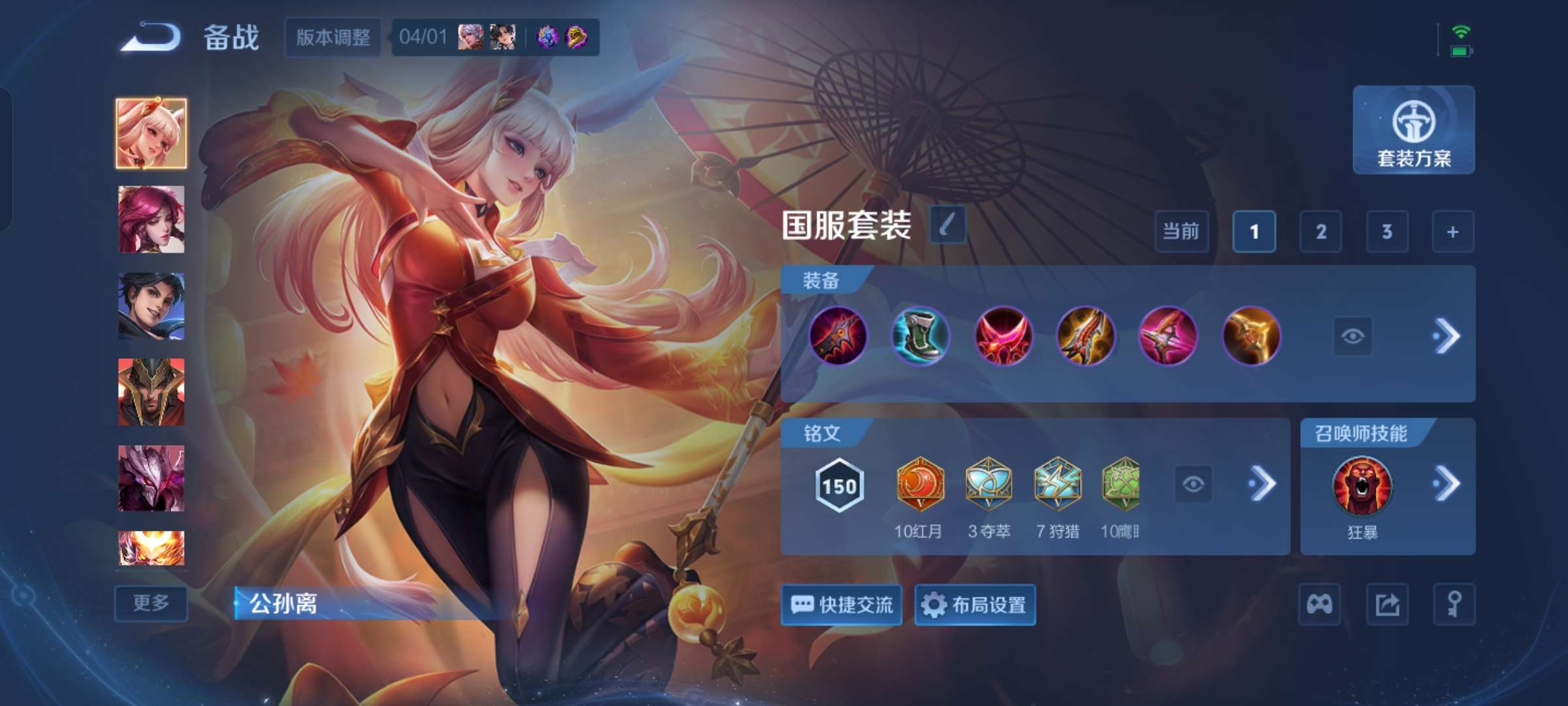Expand the 铭文 rune detail arrow
Image resolution: width=1568 pixels, height=706 pixels.
[x=1264, y=484]
